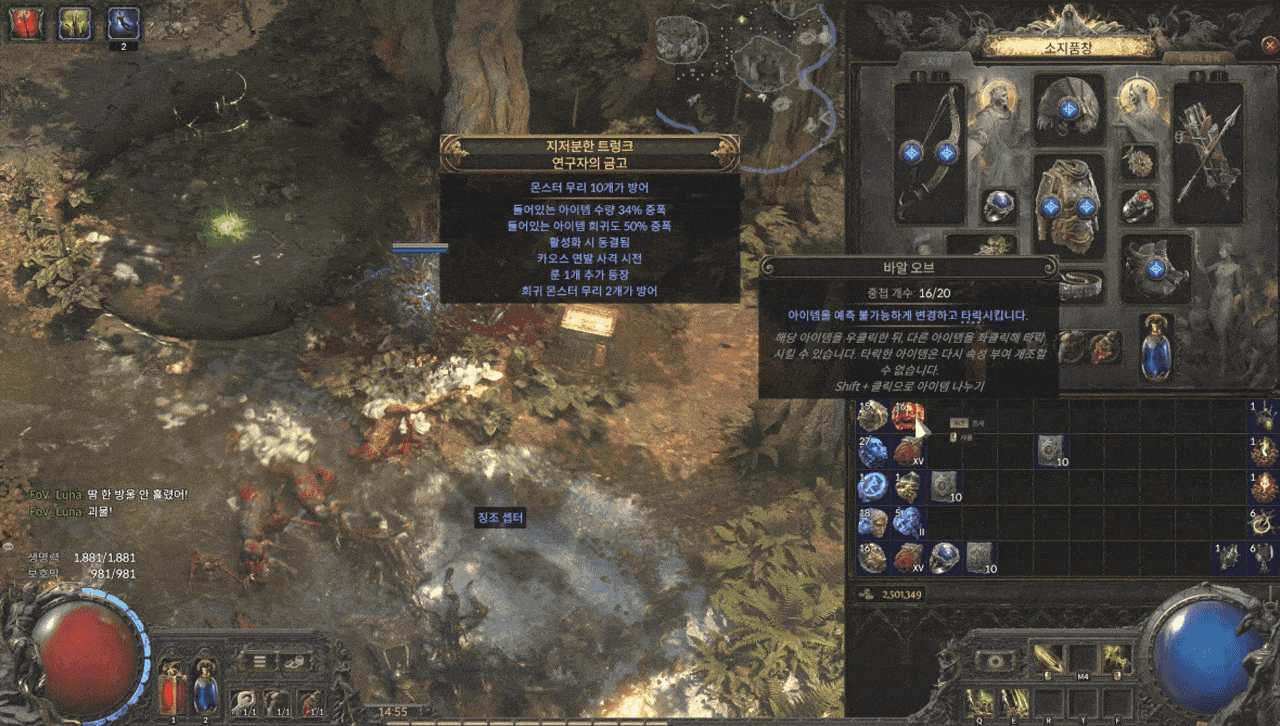Click the blue buff icon with count 2

click(x=123, y=22)
